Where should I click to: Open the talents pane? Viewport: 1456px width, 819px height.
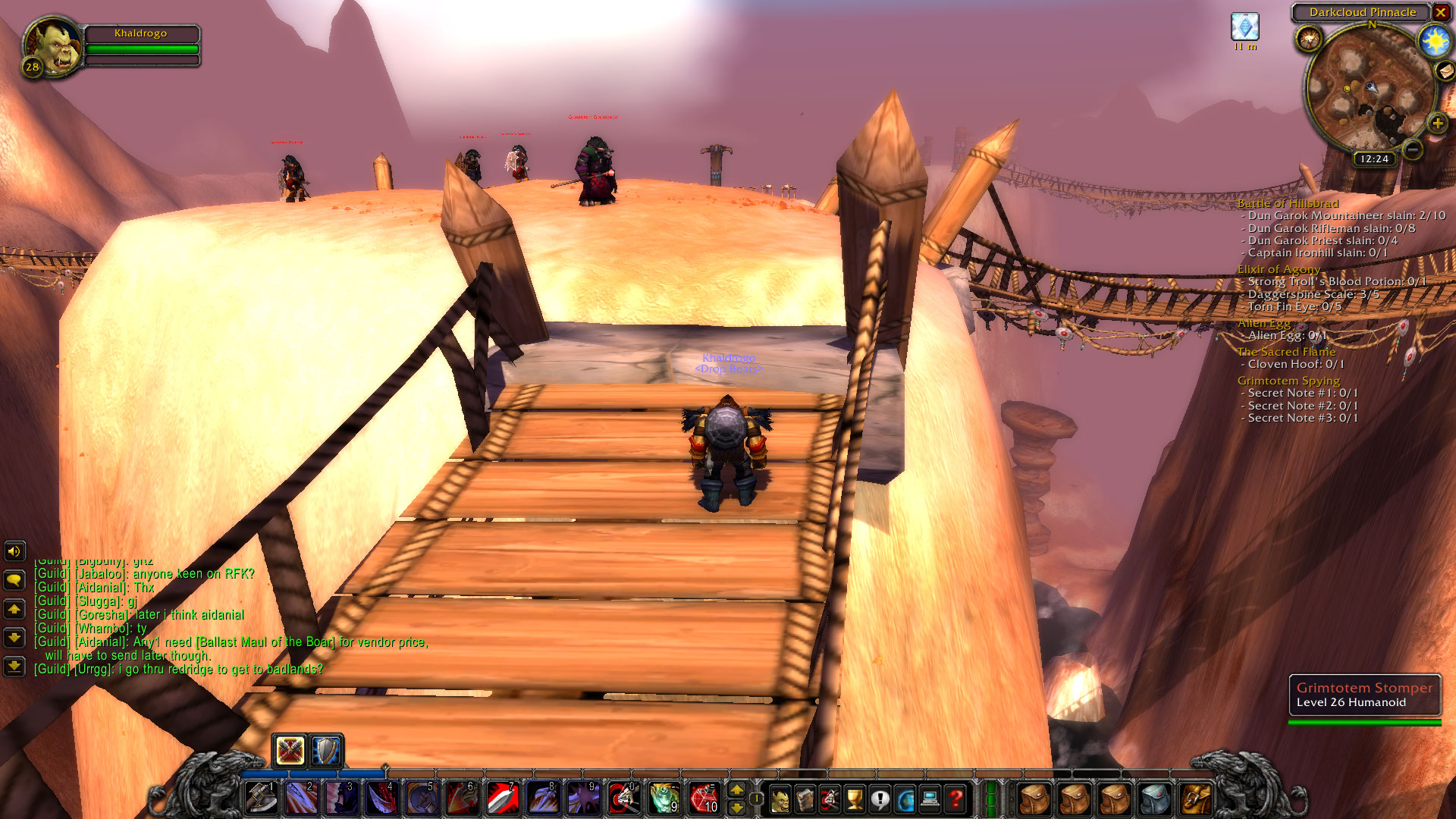(x=830, y=800)
